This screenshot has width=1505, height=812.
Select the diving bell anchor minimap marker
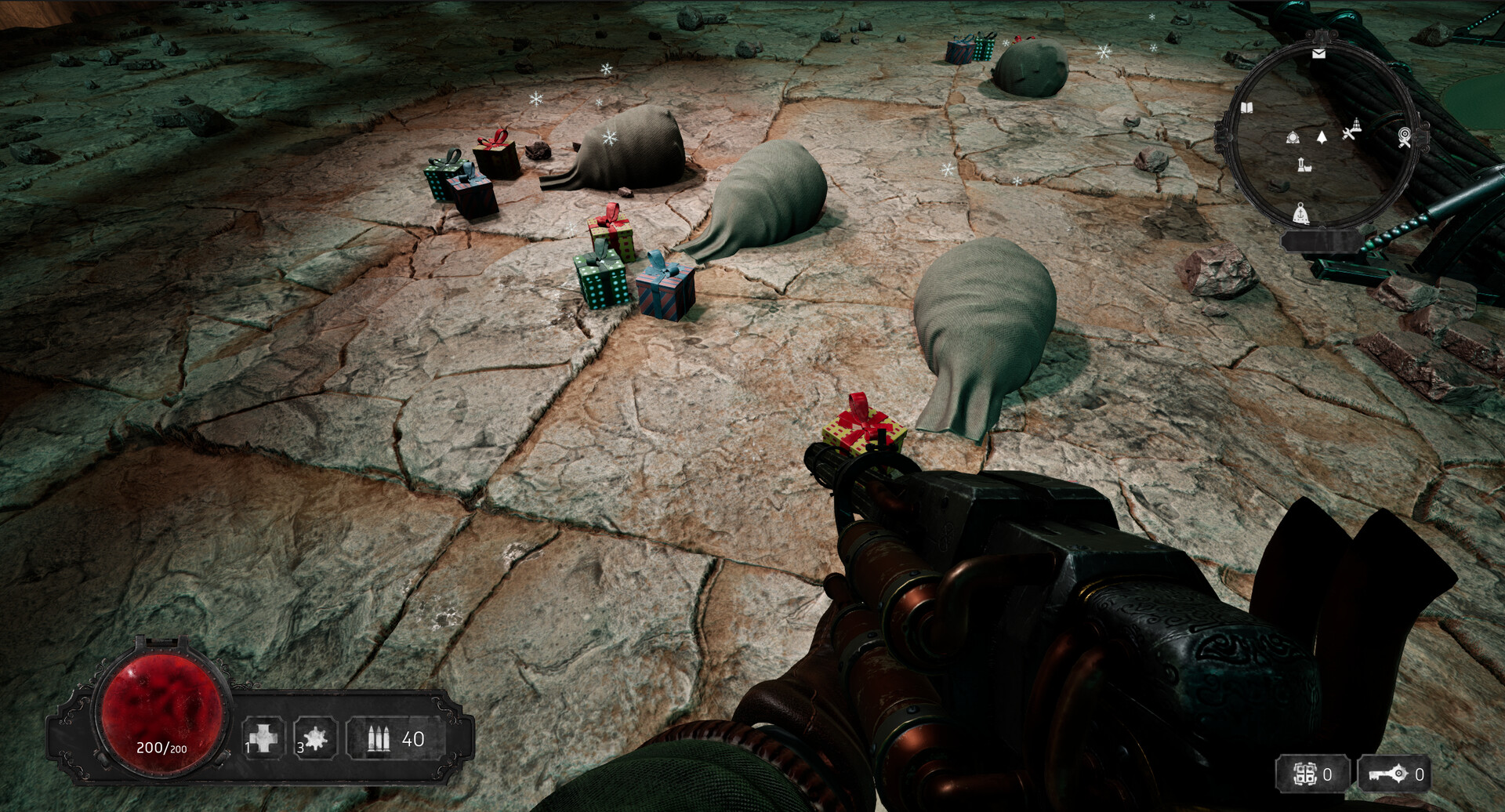1300,212
